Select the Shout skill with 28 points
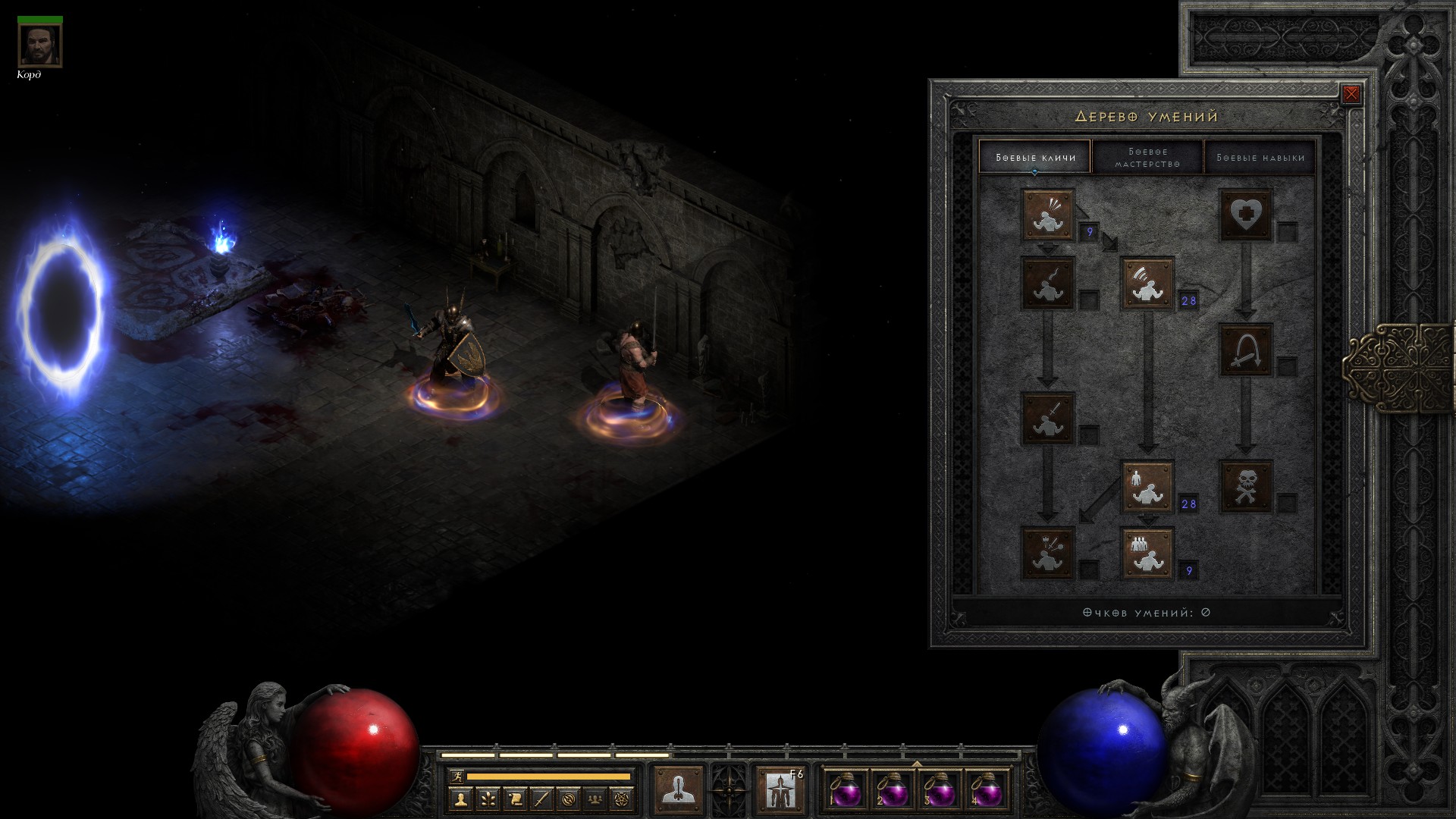This screenshot has height=819, width=1456. click(x=1147, y=283)
